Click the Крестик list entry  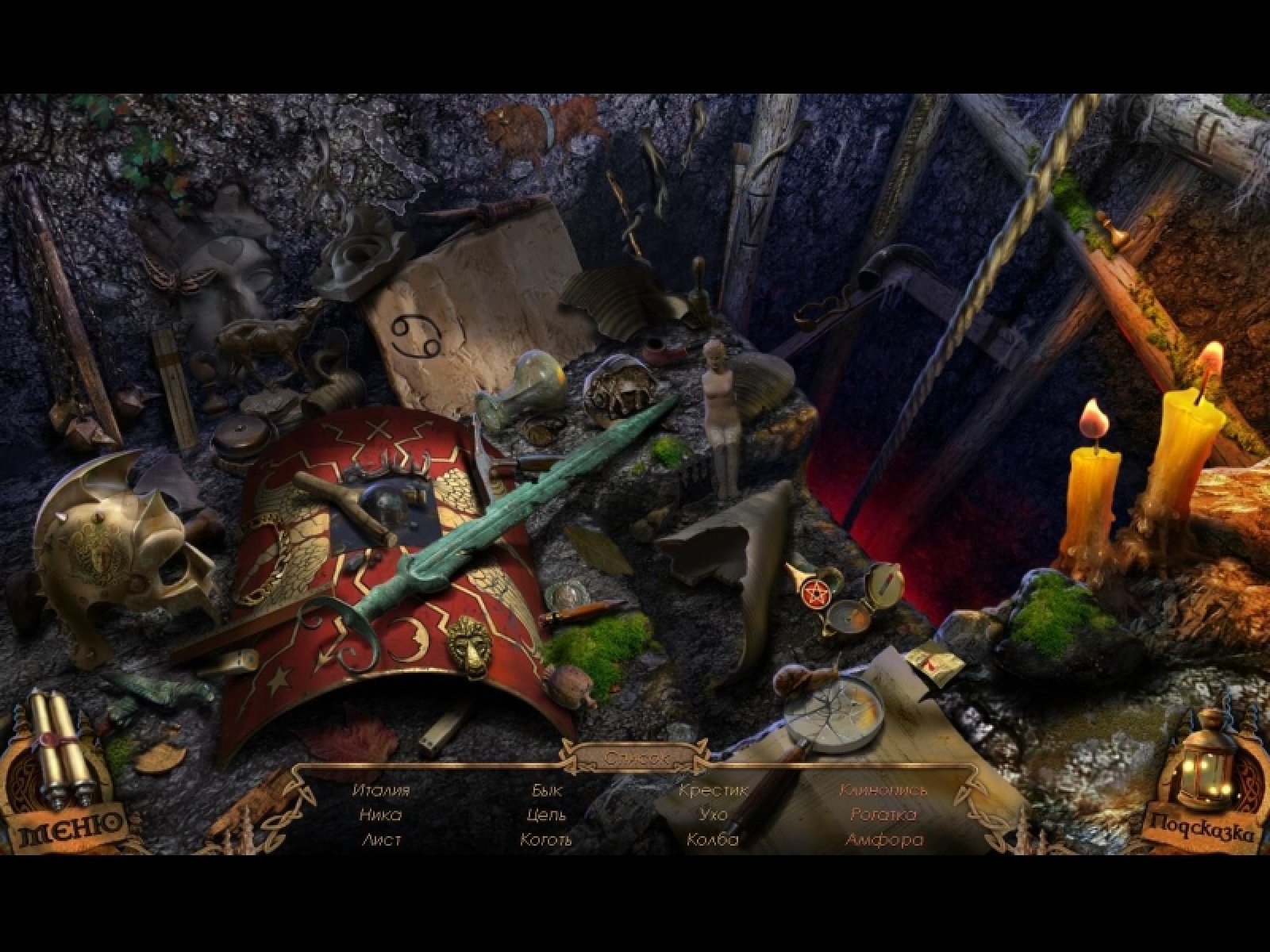pyautogui.click(x=714, y=790)
